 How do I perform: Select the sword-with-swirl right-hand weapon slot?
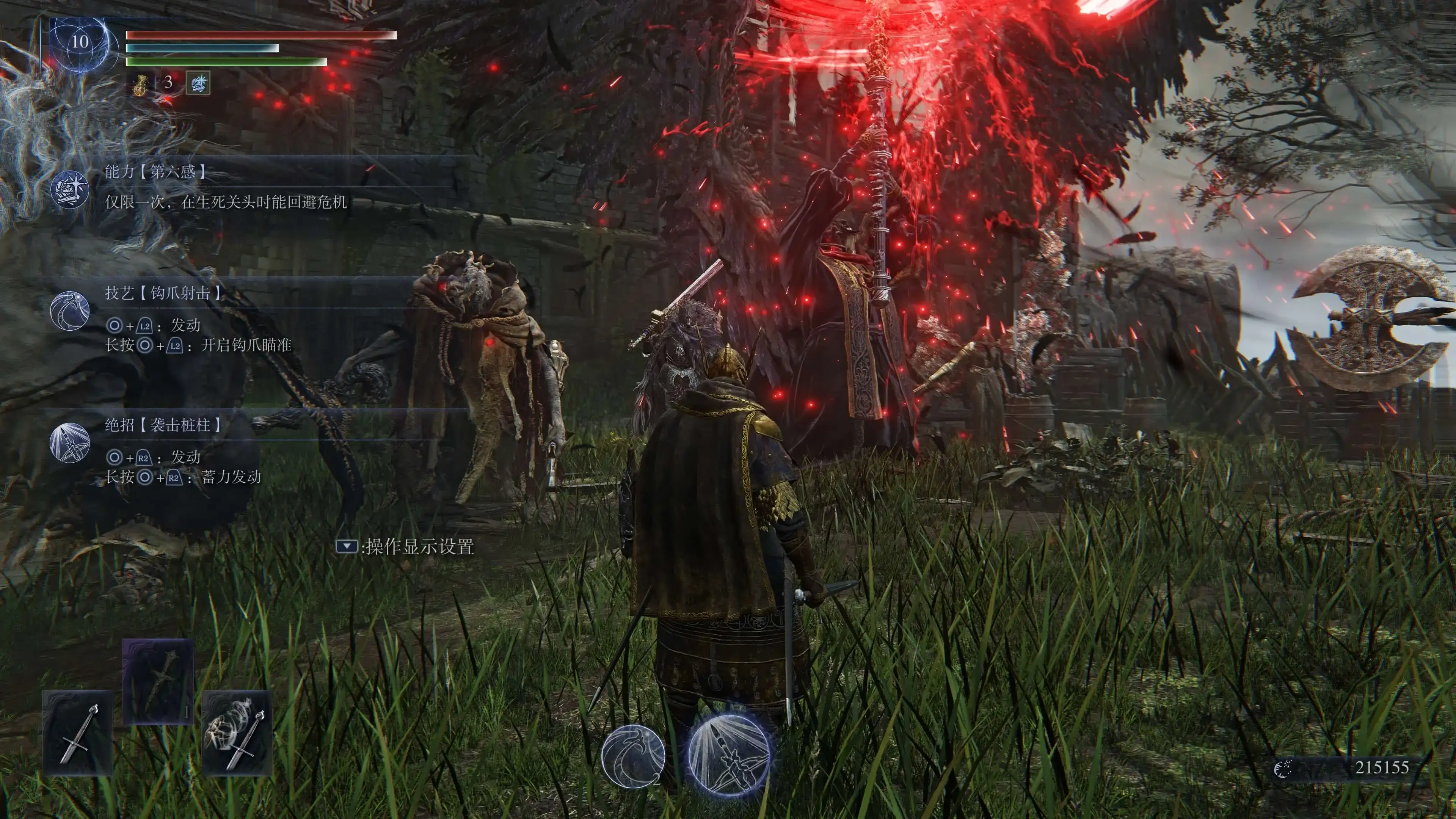(x=237, y=733)
